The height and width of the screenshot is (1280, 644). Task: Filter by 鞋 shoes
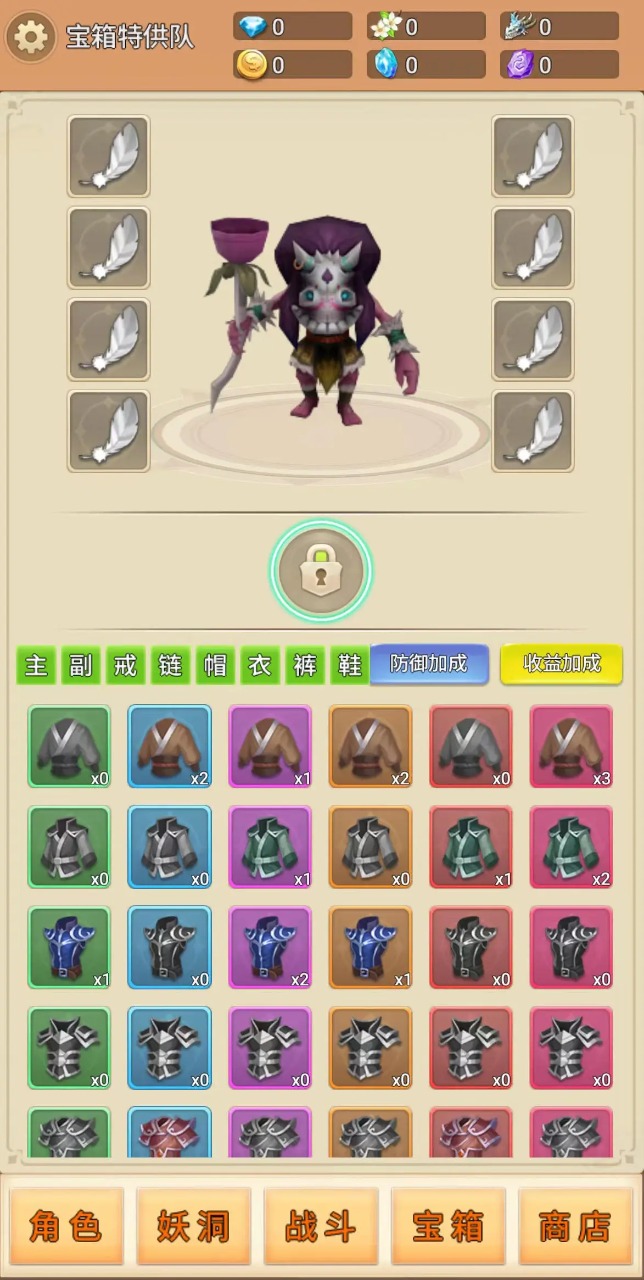click(x=349, y=665)
